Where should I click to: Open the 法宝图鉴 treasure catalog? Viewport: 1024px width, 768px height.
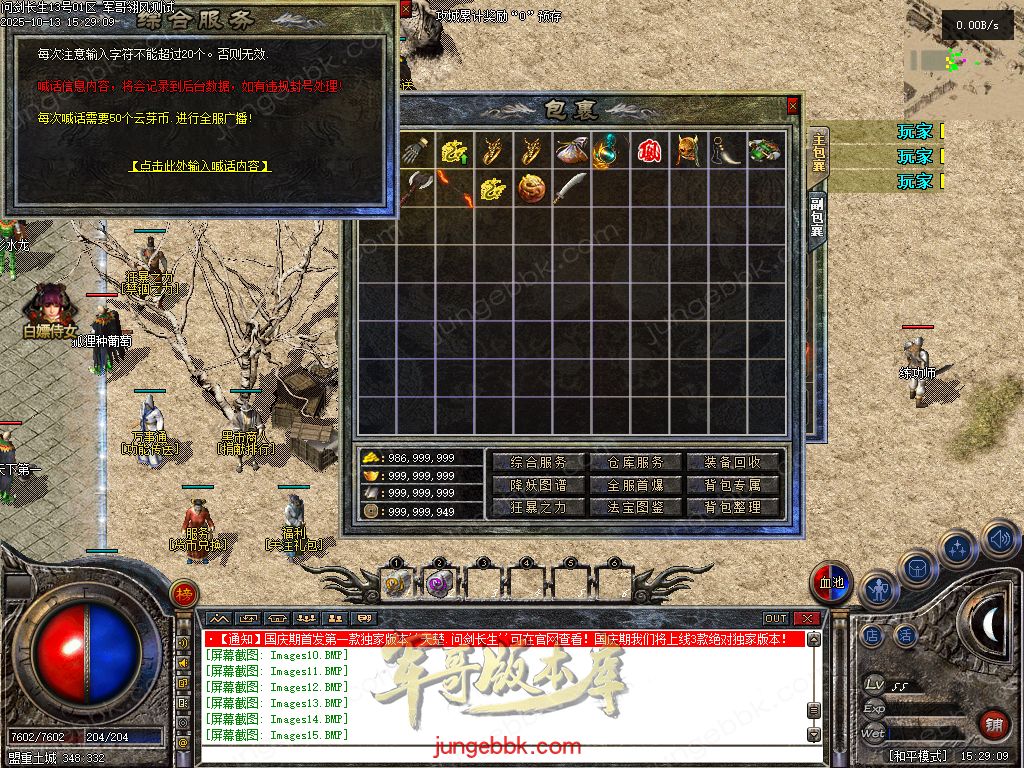tap(635, 507)
